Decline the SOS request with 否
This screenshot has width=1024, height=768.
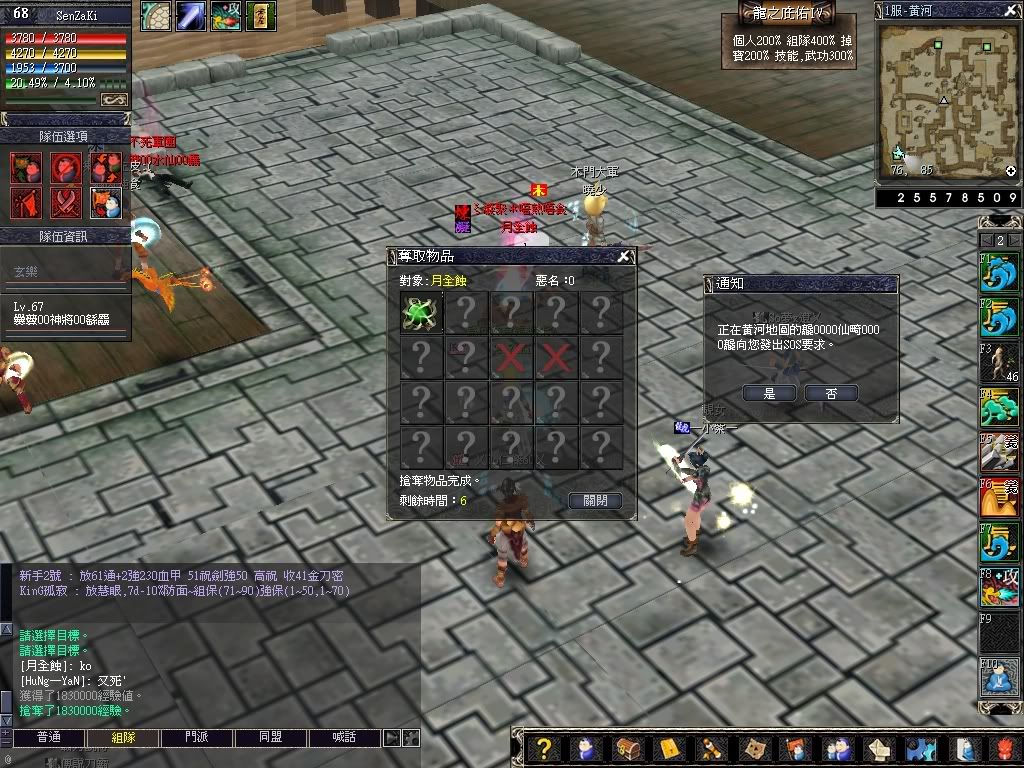tap(831, 394)
